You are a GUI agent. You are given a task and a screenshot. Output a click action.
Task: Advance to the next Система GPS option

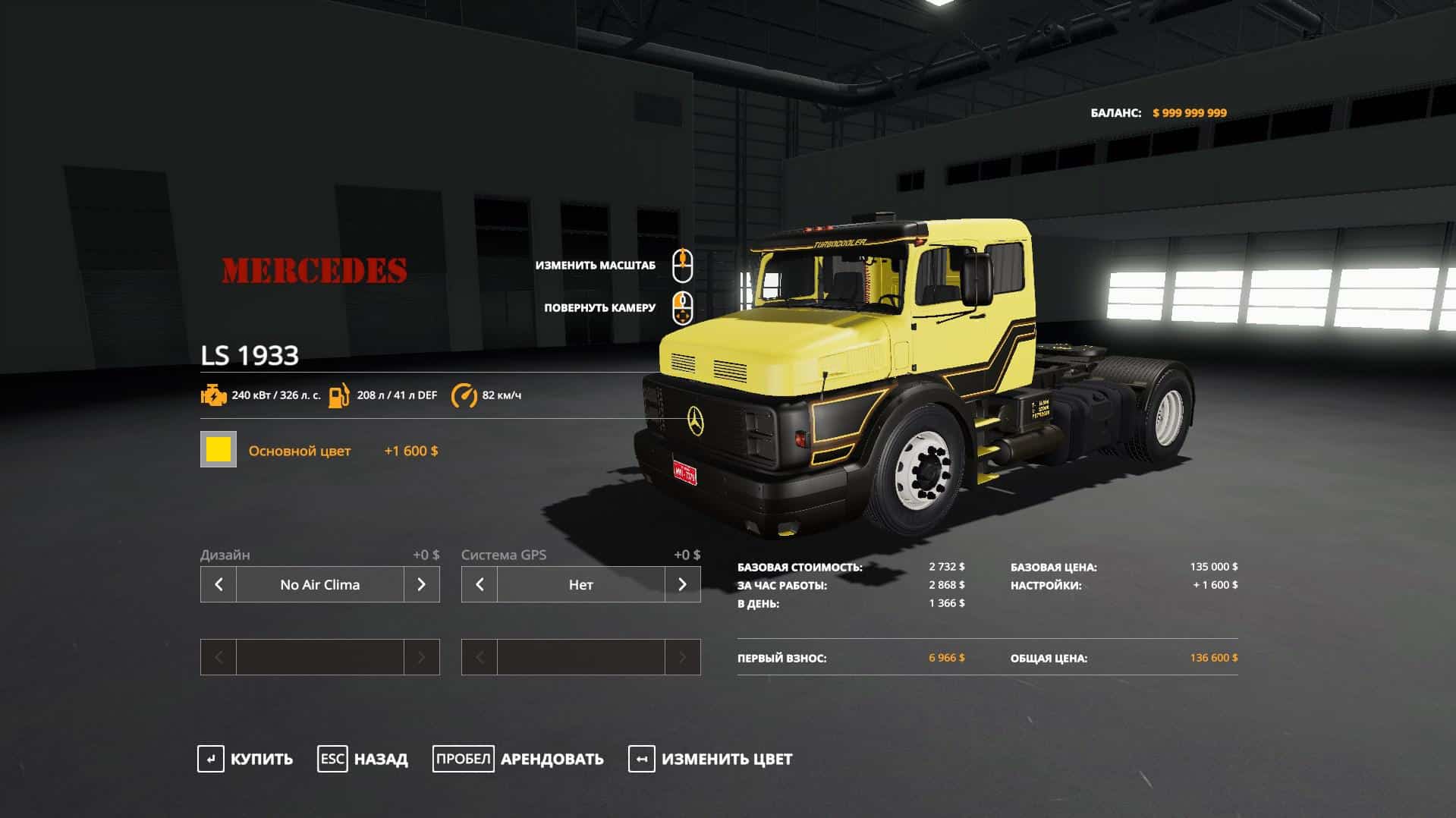pos(683,584)
